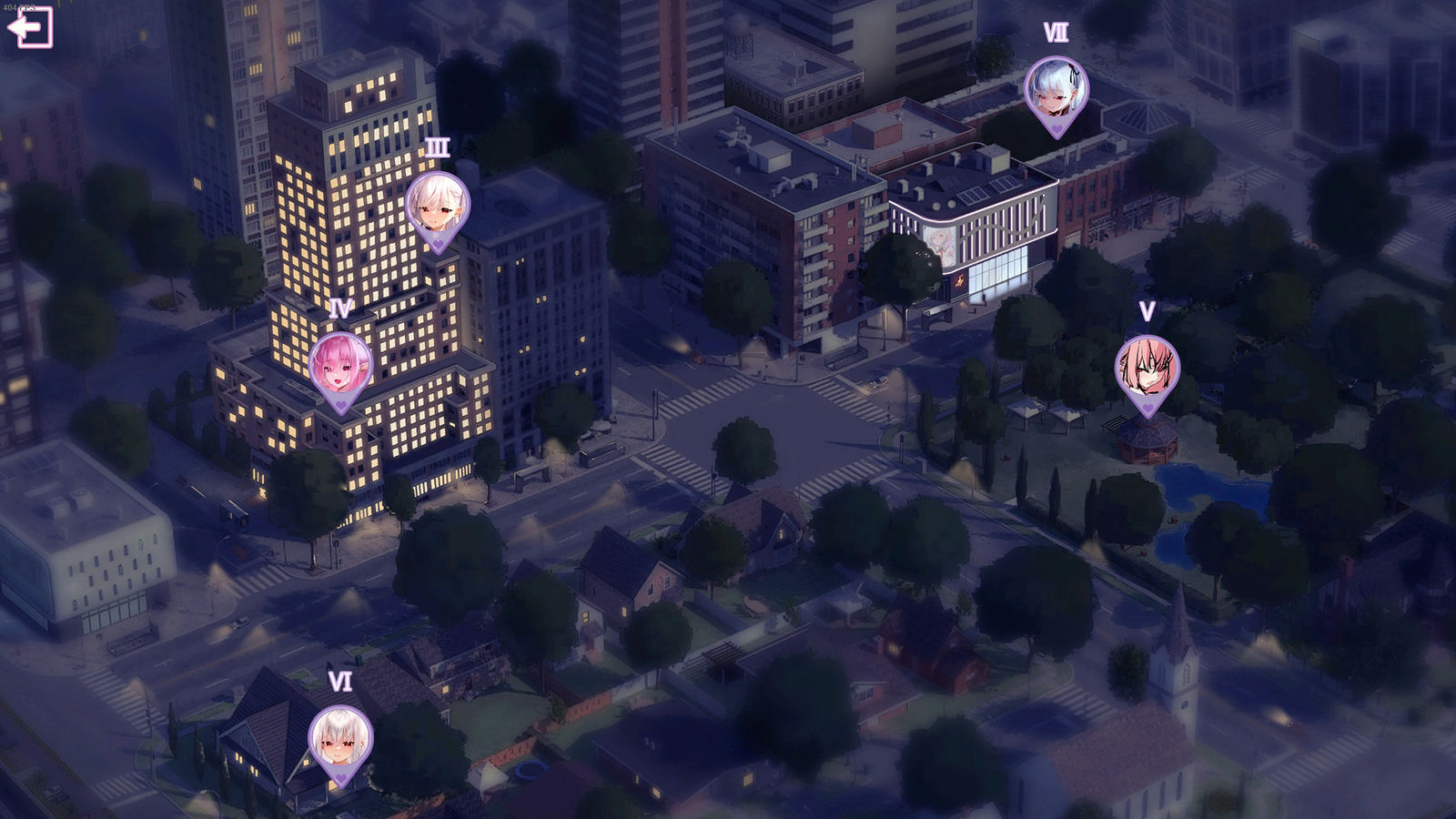Open map marker V in the park

[1147, 369]
